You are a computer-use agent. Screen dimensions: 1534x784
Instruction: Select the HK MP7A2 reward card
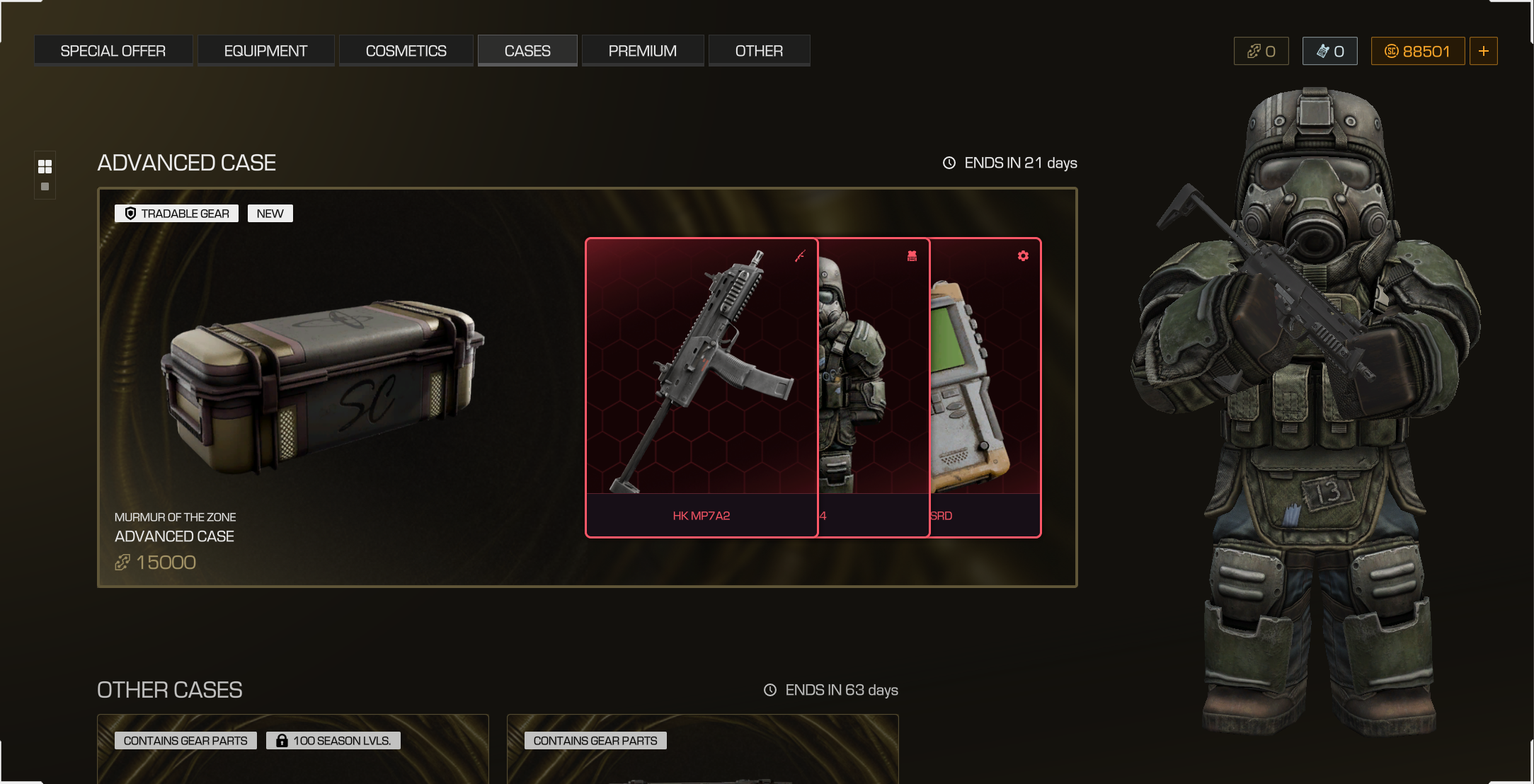pos(701,387)
